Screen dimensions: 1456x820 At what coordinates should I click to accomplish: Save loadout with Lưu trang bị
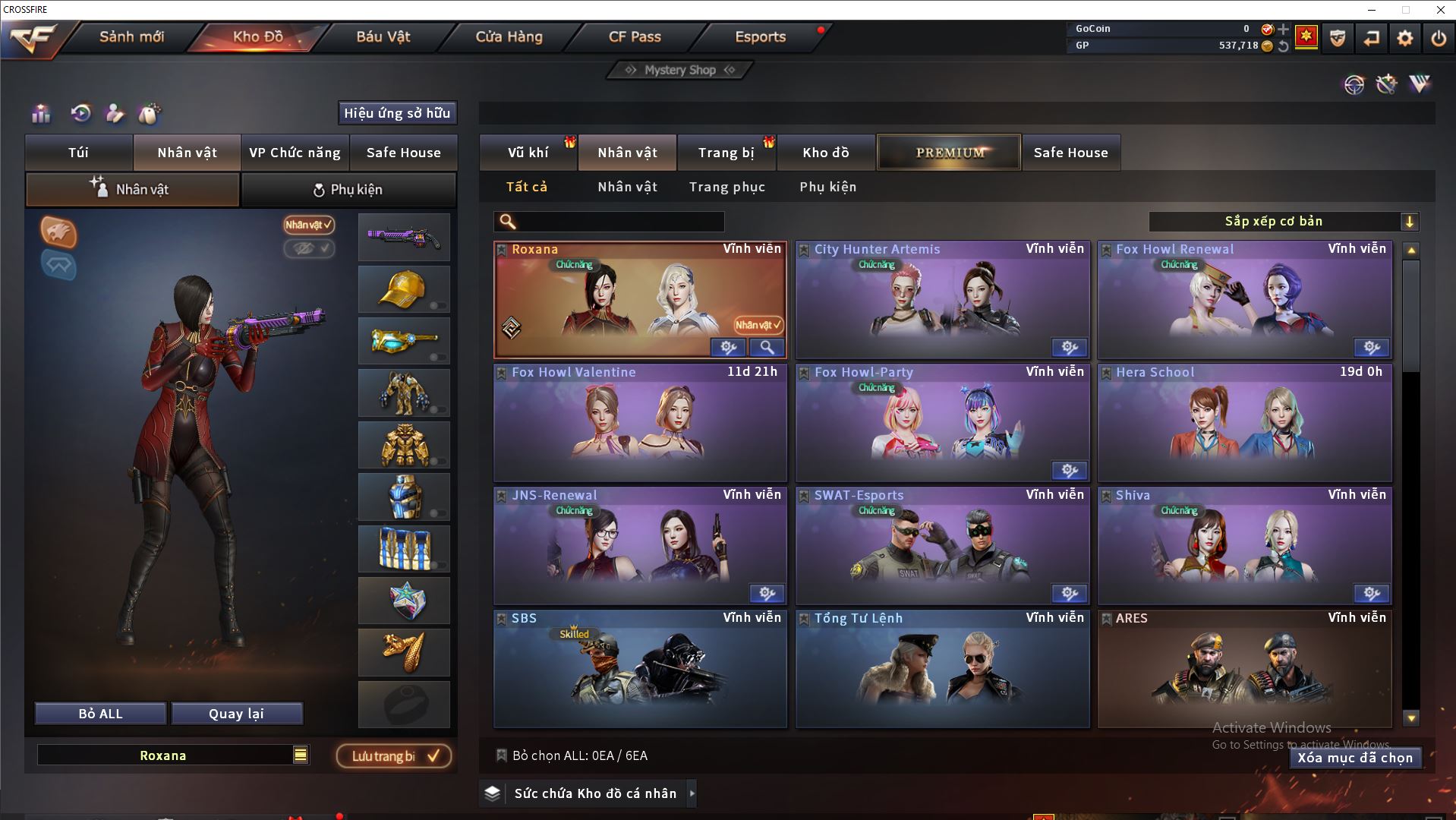click(x=394, y=756)
